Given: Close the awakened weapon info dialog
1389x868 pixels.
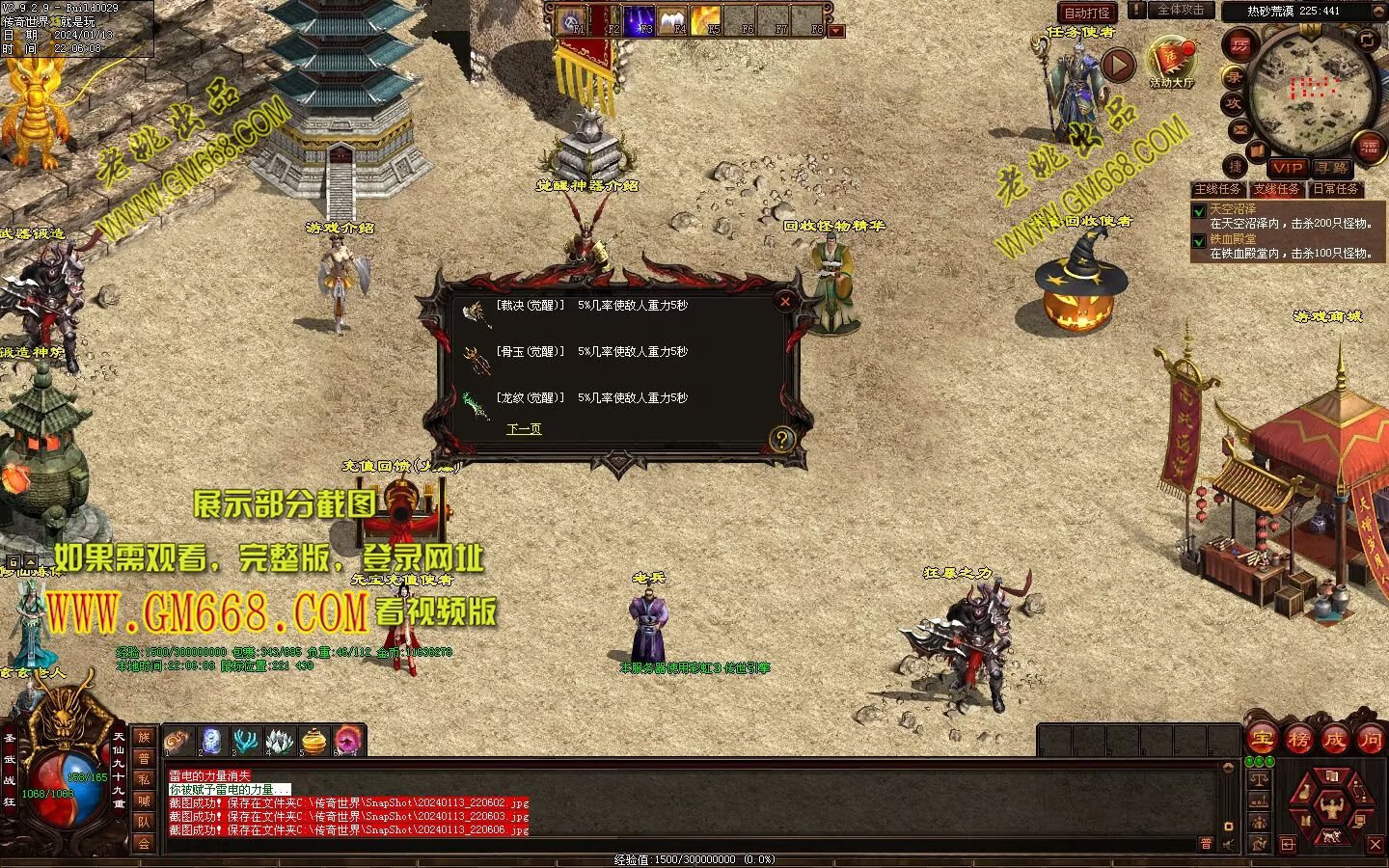Looking at the screenshot, I should coord(785,302).
